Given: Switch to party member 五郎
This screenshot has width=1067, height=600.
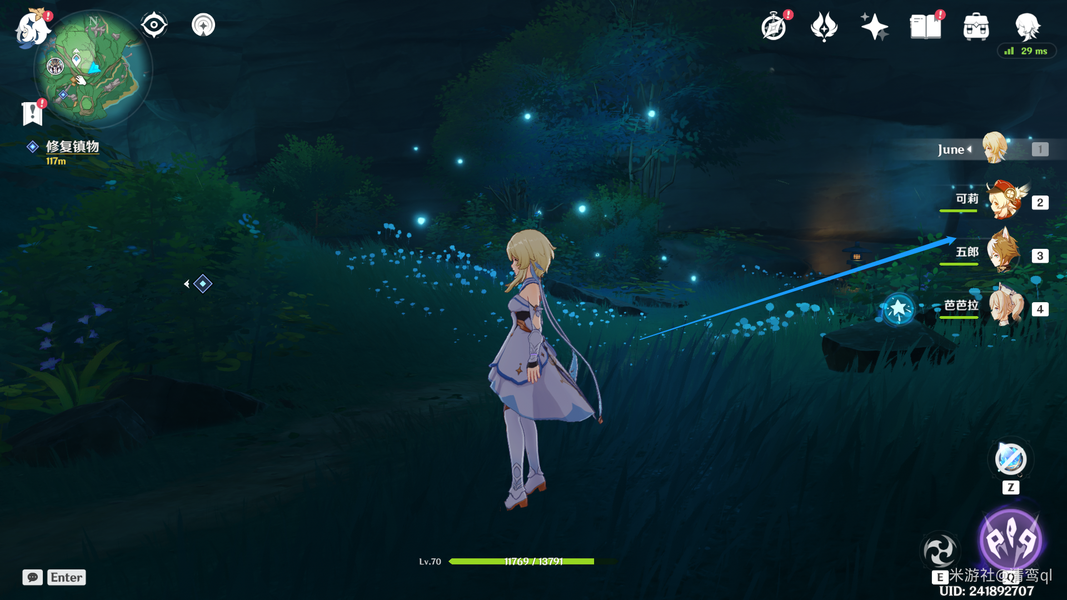Looking at the screenshot, I should 1003,253.
